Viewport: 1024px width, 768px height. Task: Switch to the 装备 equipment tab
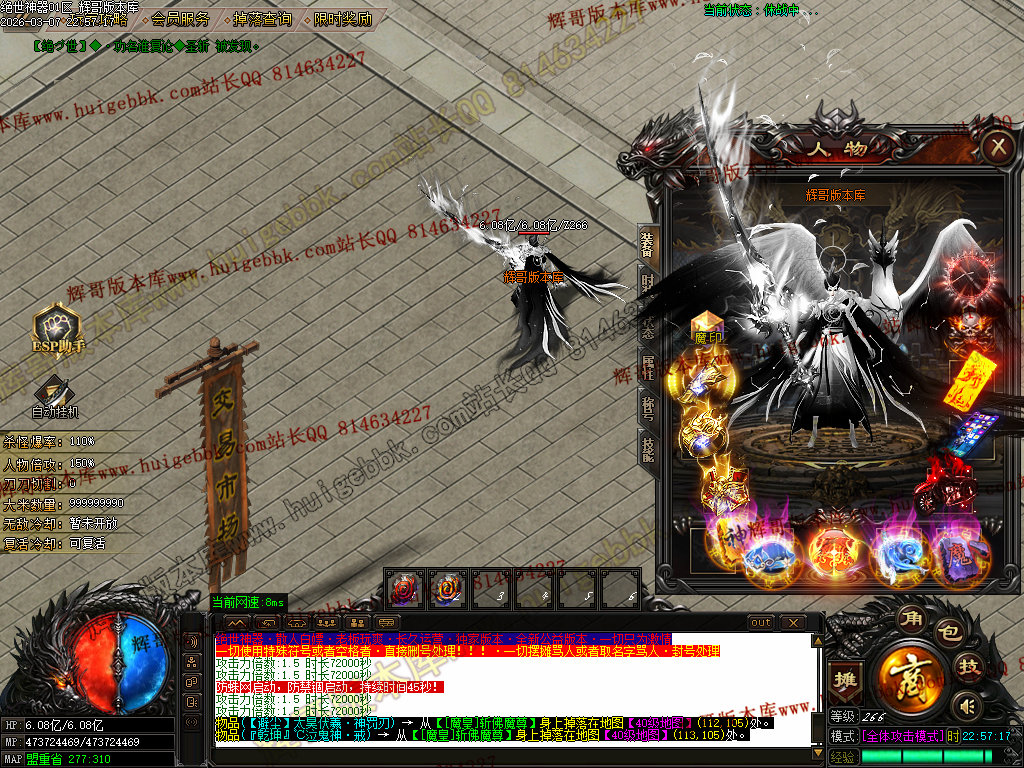(x=648, y=241)
